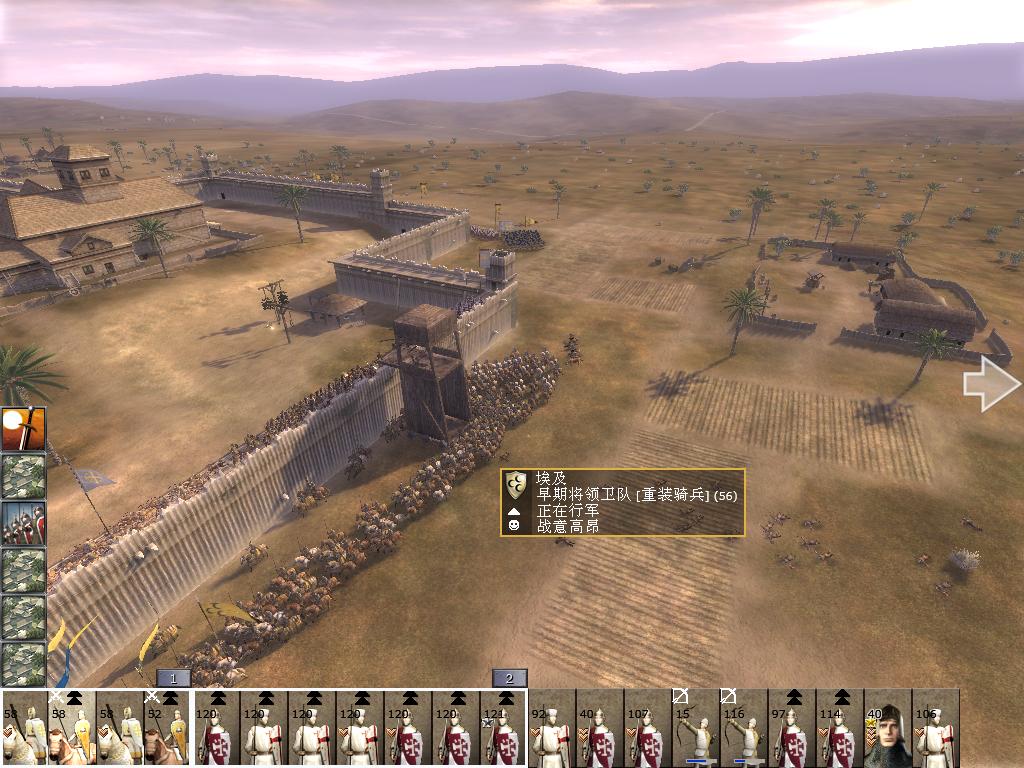Select the red-shield soldiers panel icon
Screen dimensions: 1024x768
23,523
